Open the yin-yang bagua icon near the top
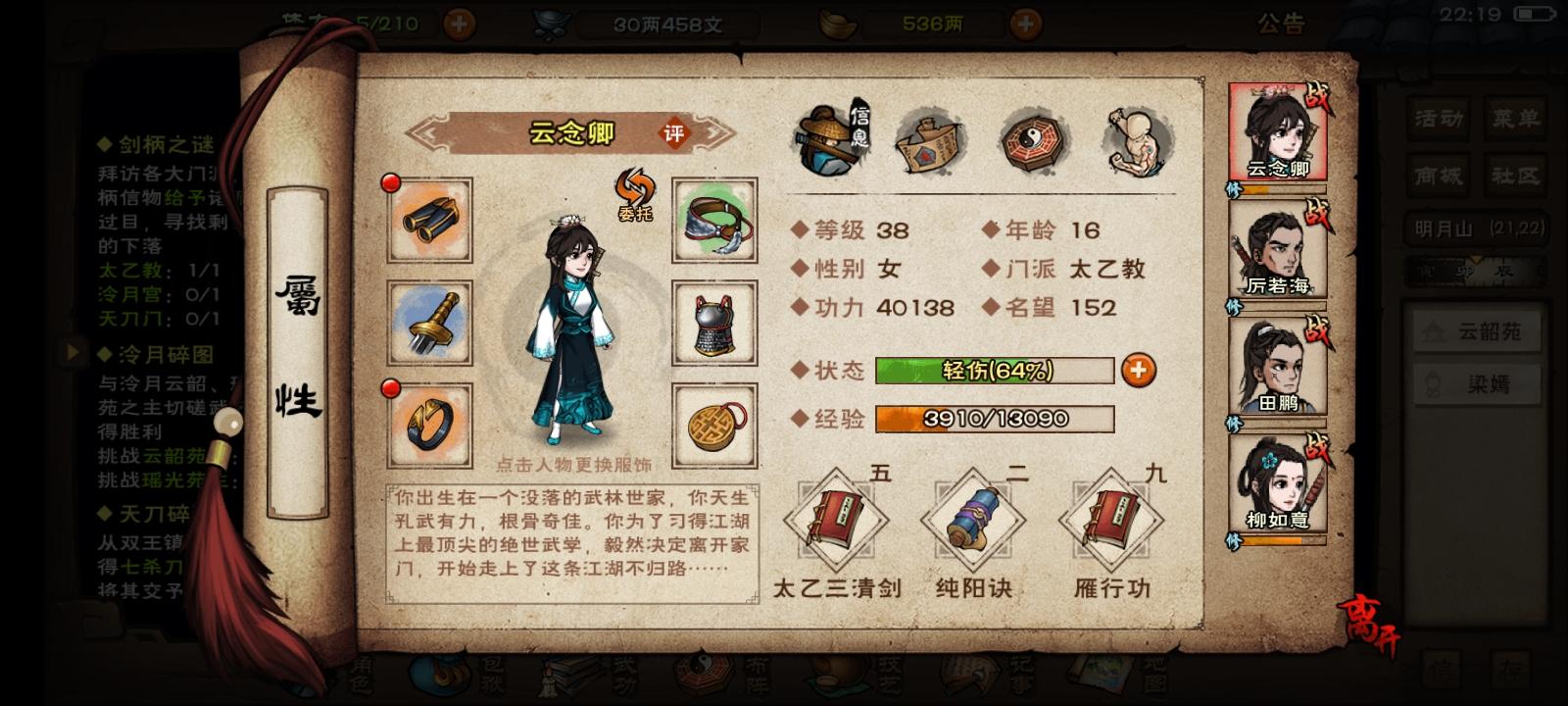The image size is (1568, 706). coord(1034,142)
